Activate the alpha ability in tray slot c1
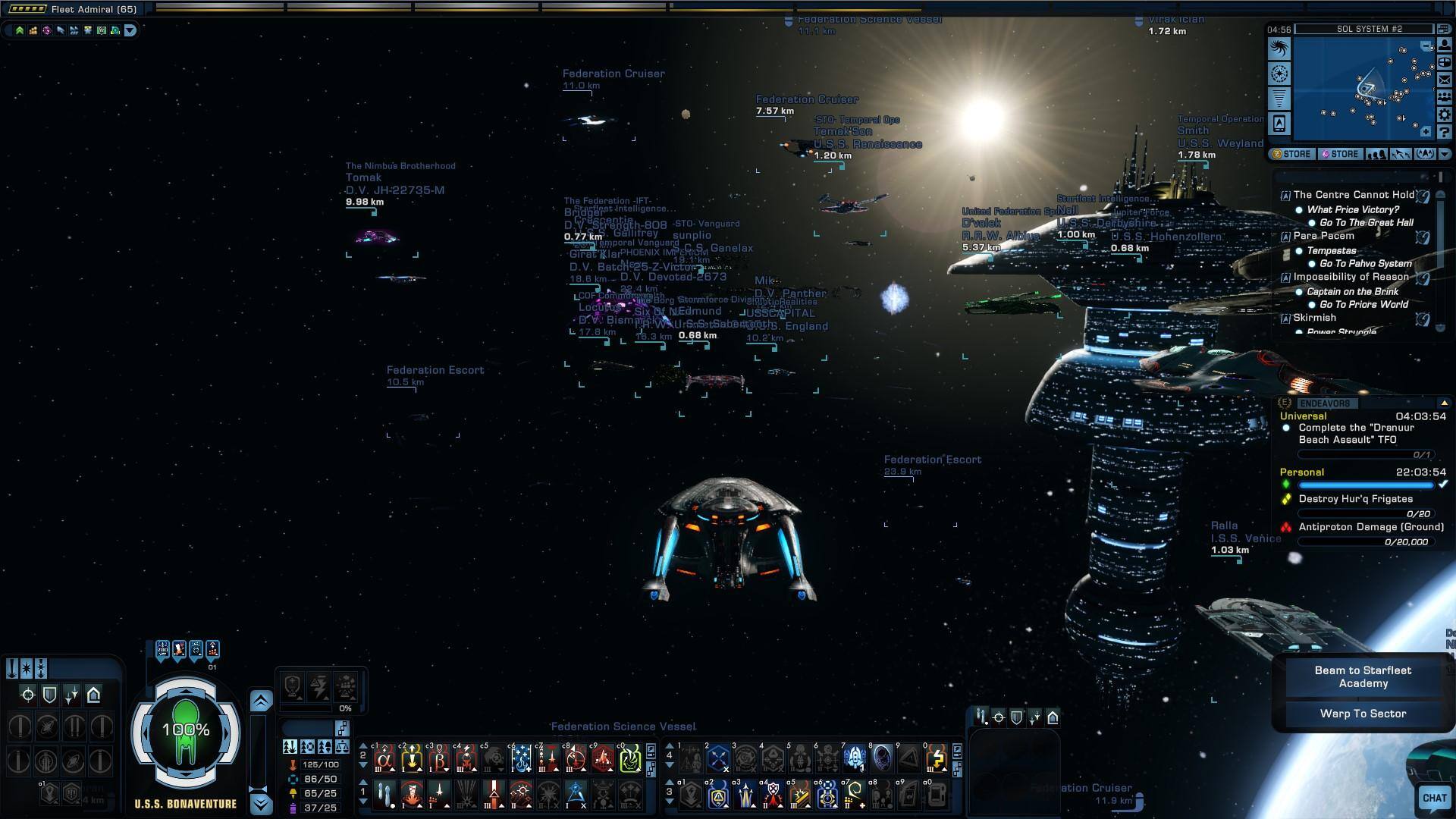 pyautogui.click(x=384, y=758)
